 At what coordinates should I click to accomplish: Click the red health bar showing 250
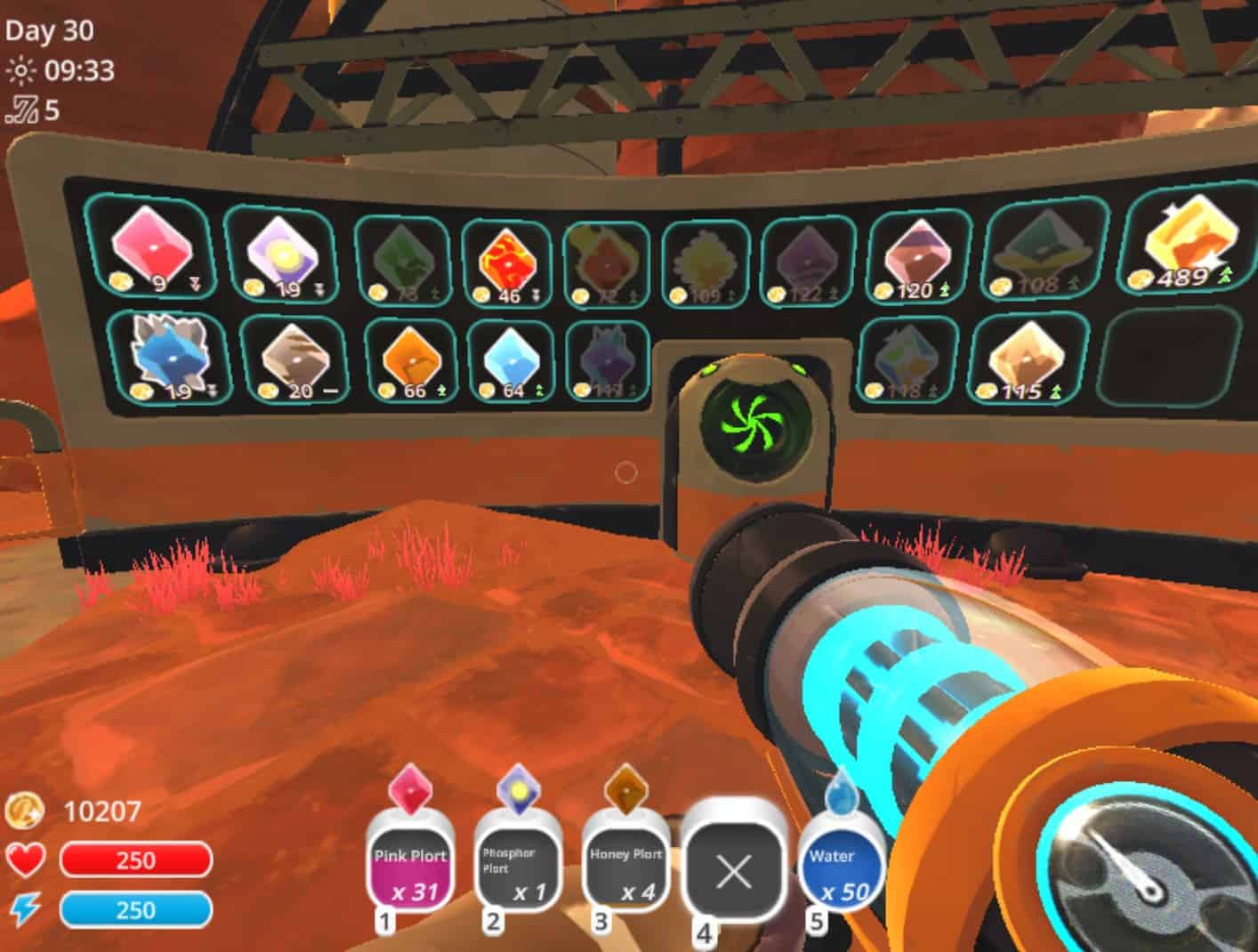coord(135,859)
